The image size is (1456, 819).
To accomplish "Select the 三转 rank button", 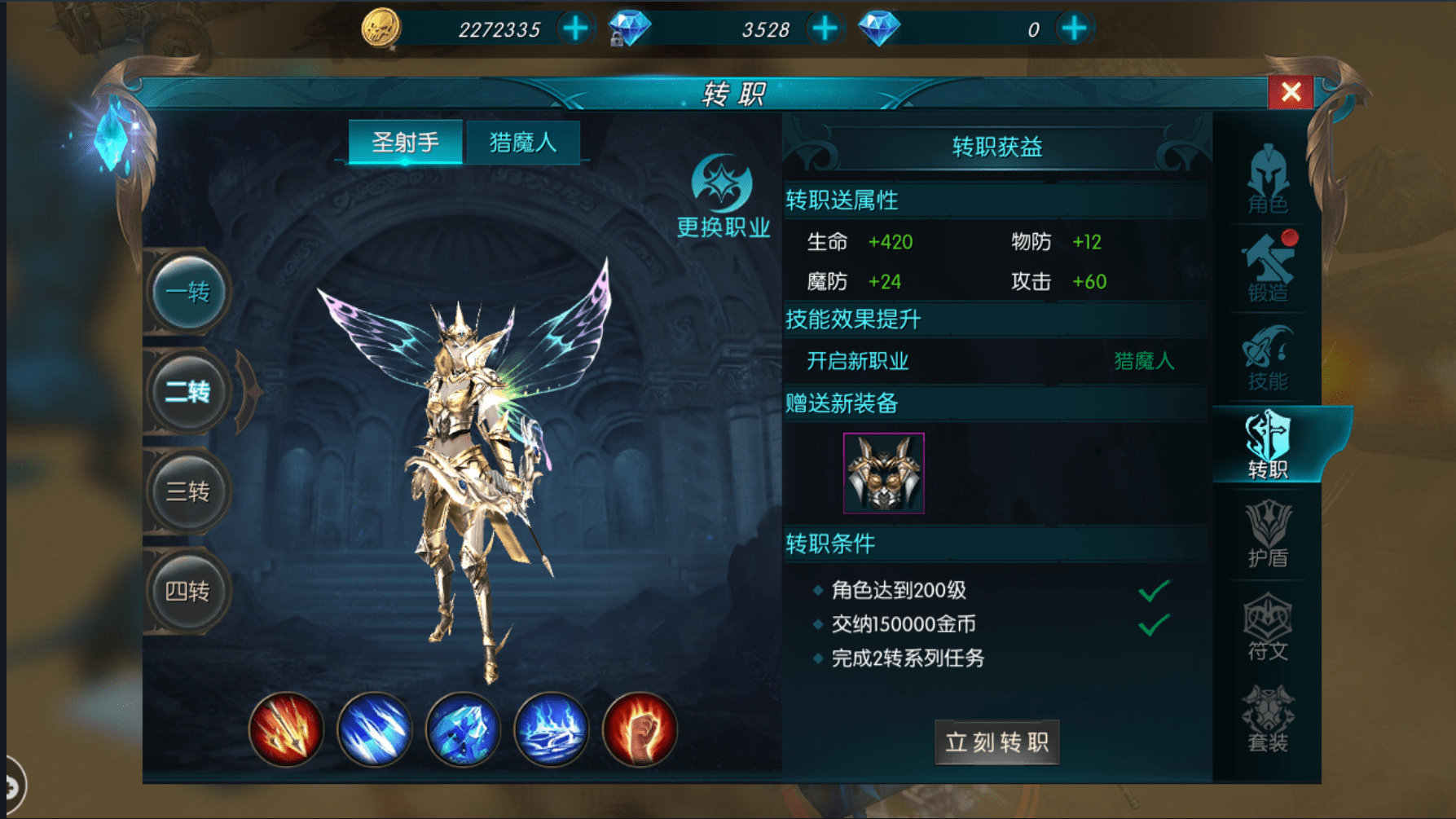I will [188, 492].
